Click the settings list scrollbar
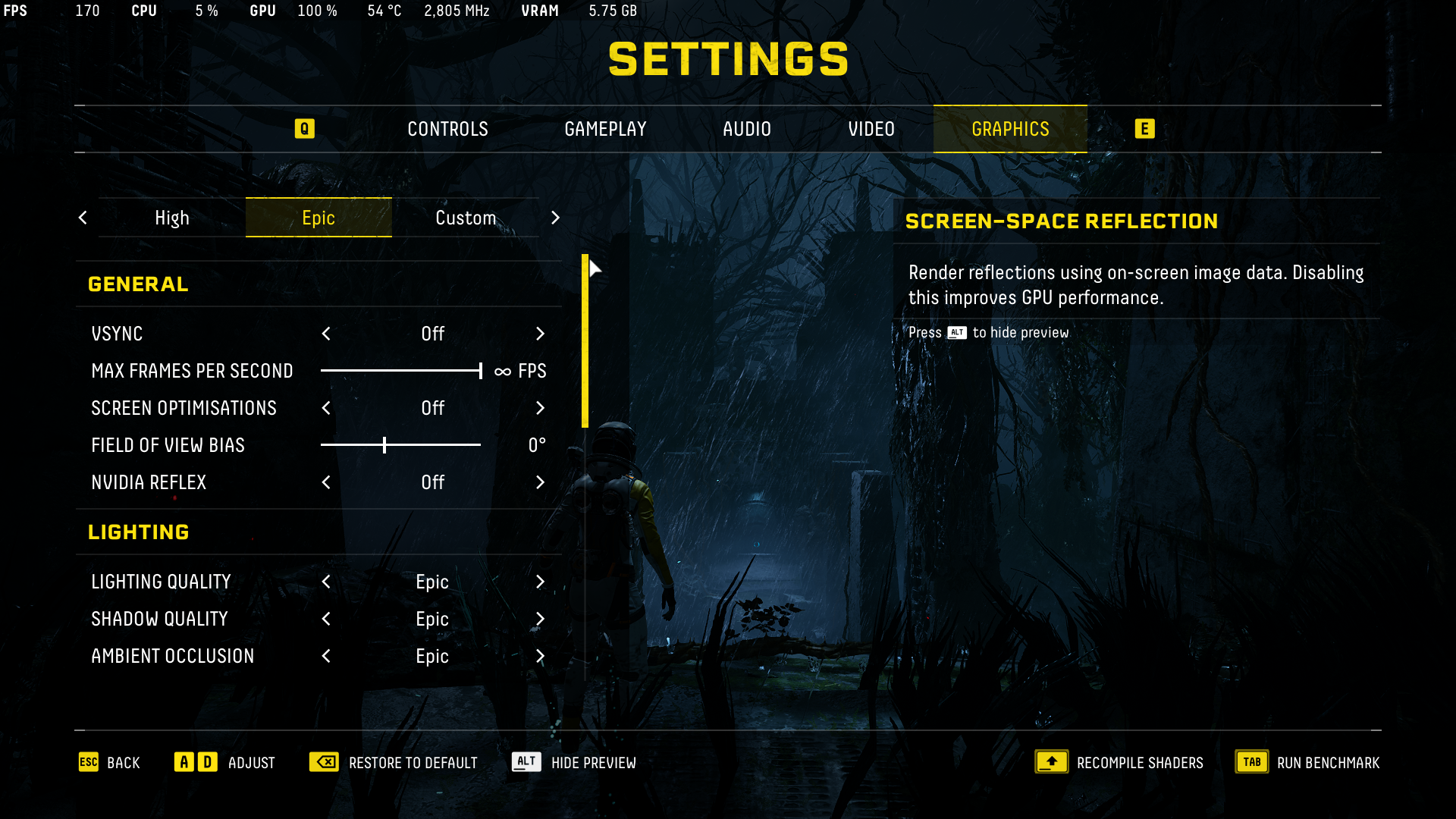 click(x=585, y=341)
